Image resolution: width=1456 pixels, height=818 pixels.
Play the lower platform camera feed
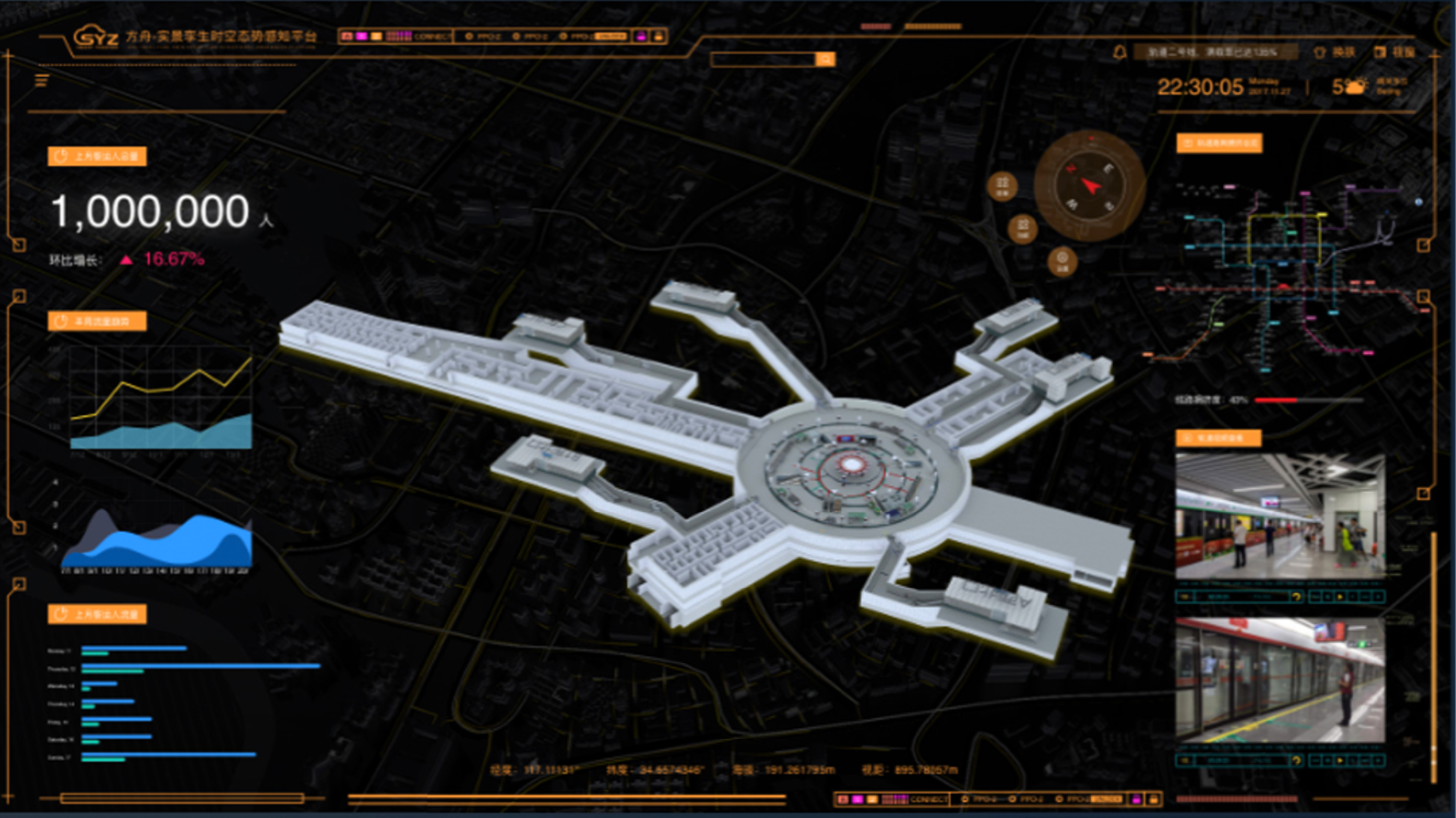pyautogui.click(x=1340, y=761)
